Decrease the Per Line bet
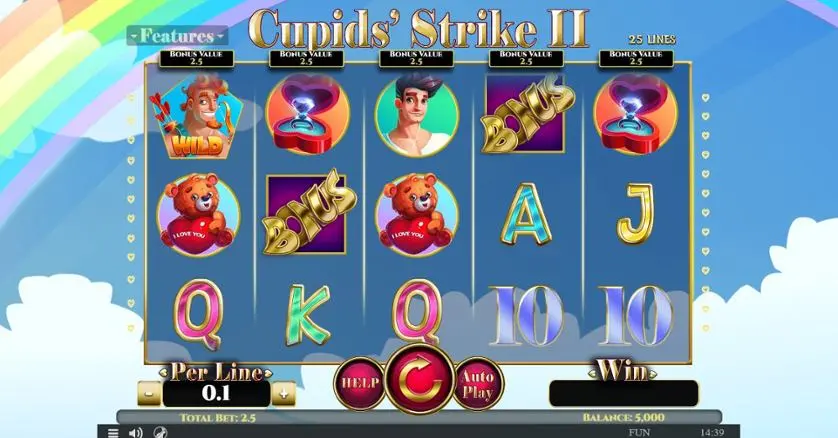This screenshot has height=438, width=838. 148,393
